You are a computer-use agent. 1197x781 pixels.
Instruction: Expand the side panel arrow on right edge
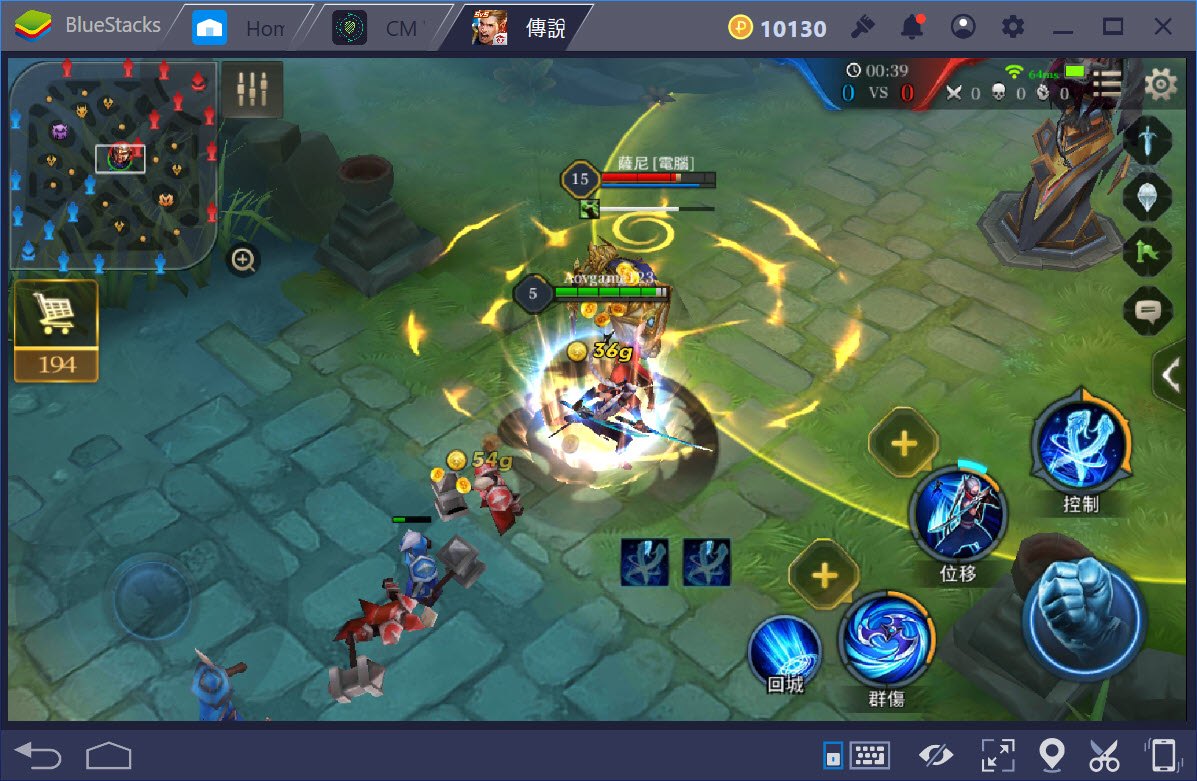(1171, 374)
